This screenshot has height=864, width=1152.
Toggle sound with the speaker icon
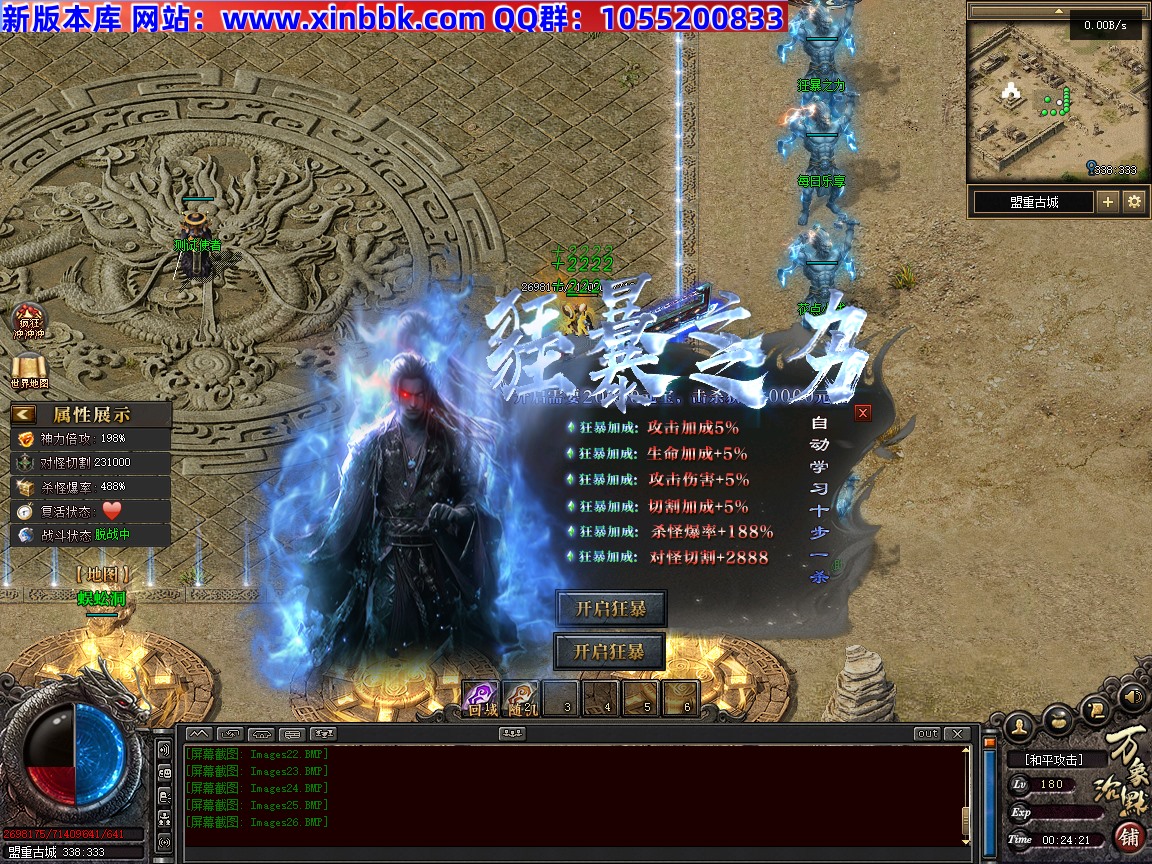pyautogui.click(x=1132, y=696)
